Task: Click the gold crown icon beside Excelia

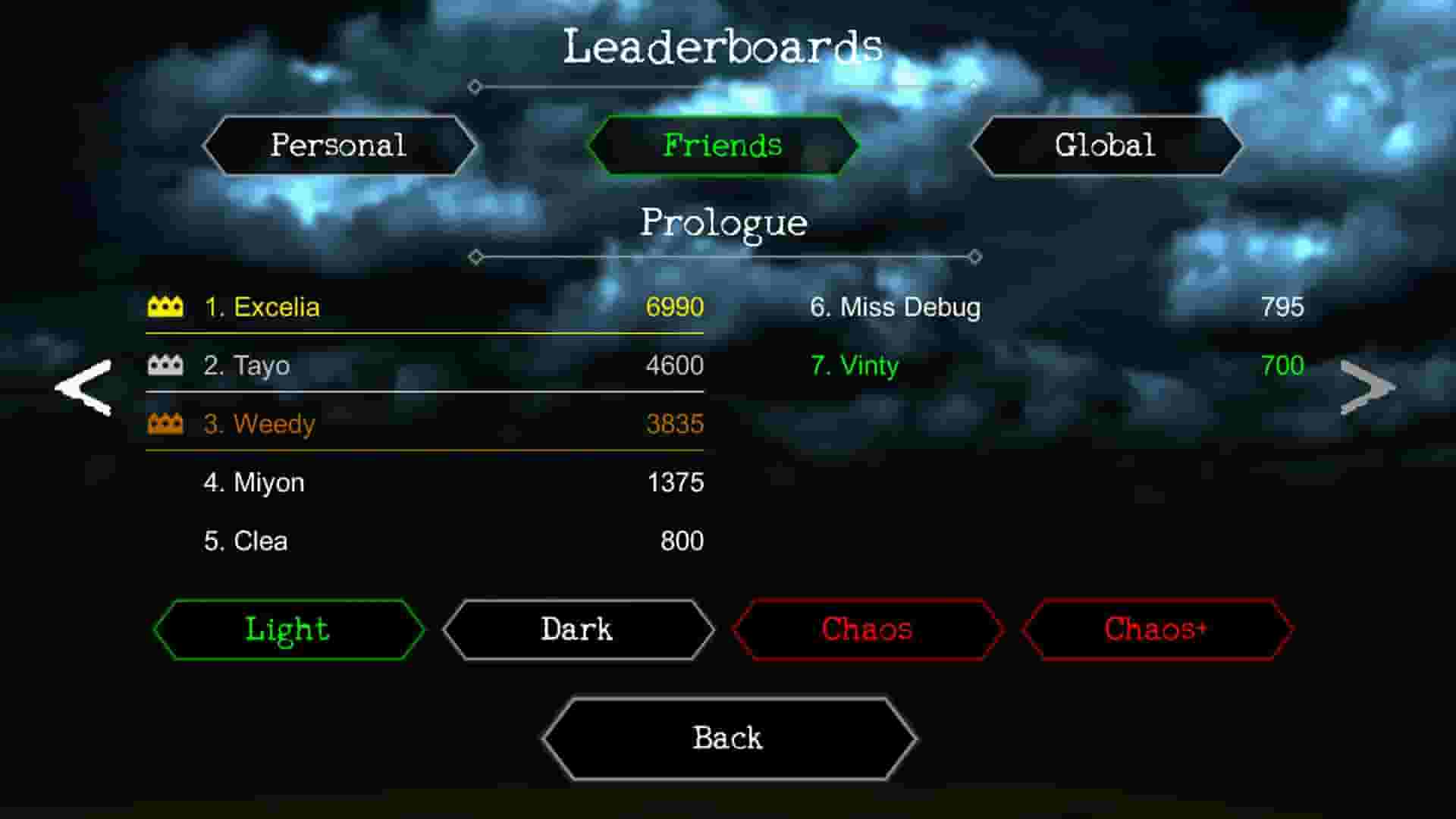Action: tap(165, 307)
